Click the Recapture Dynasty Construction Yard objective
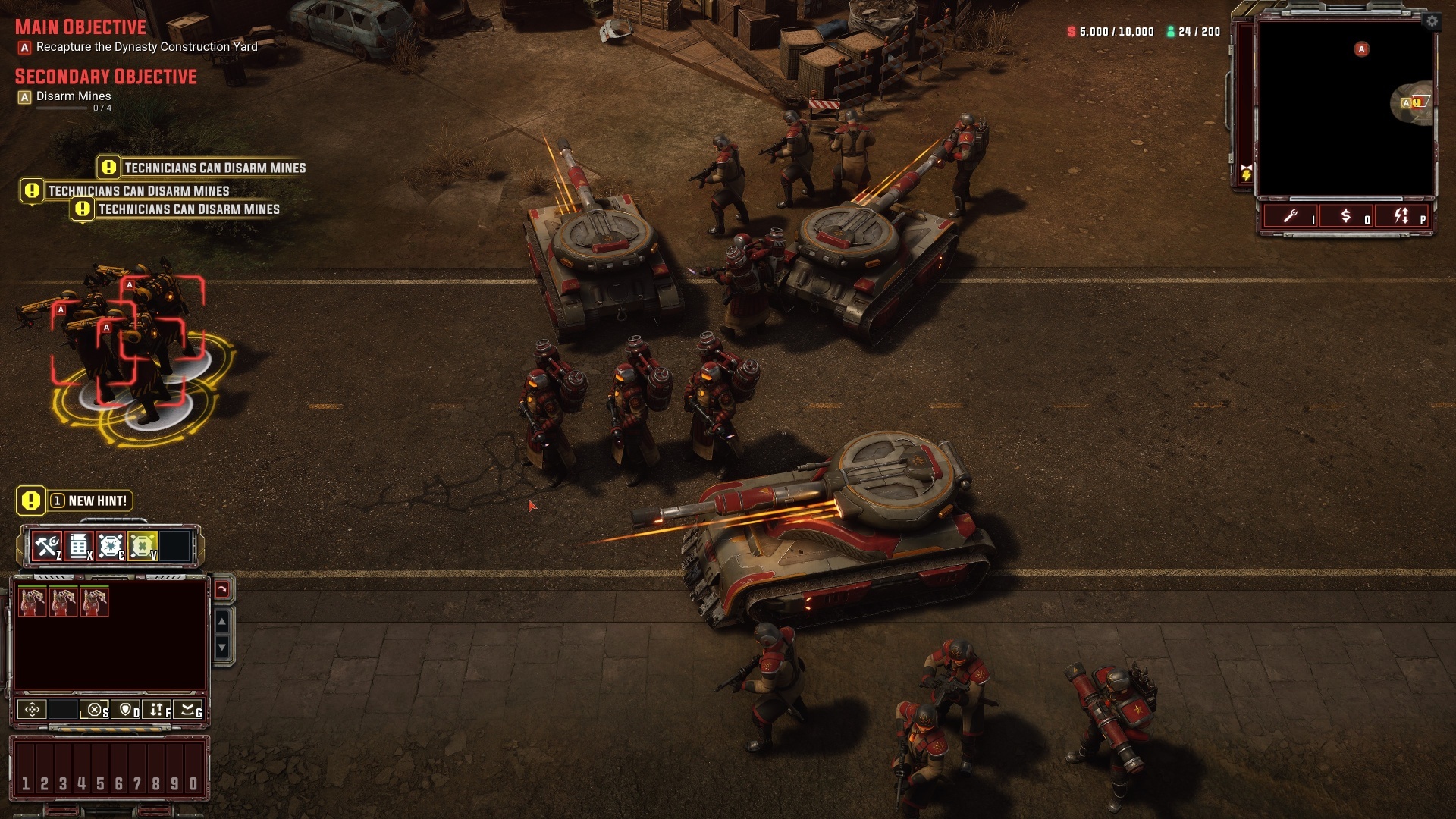Screen dimensions: 1456x819 146,47
